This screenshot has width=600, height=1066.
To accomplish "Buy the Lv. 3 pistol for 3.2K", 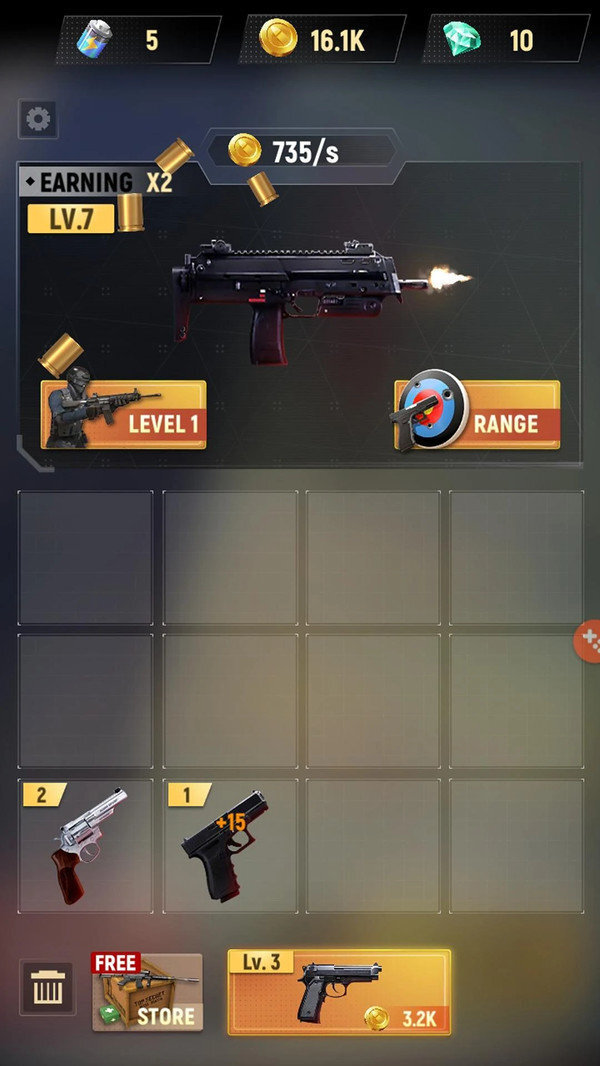I will click(339, 991).
